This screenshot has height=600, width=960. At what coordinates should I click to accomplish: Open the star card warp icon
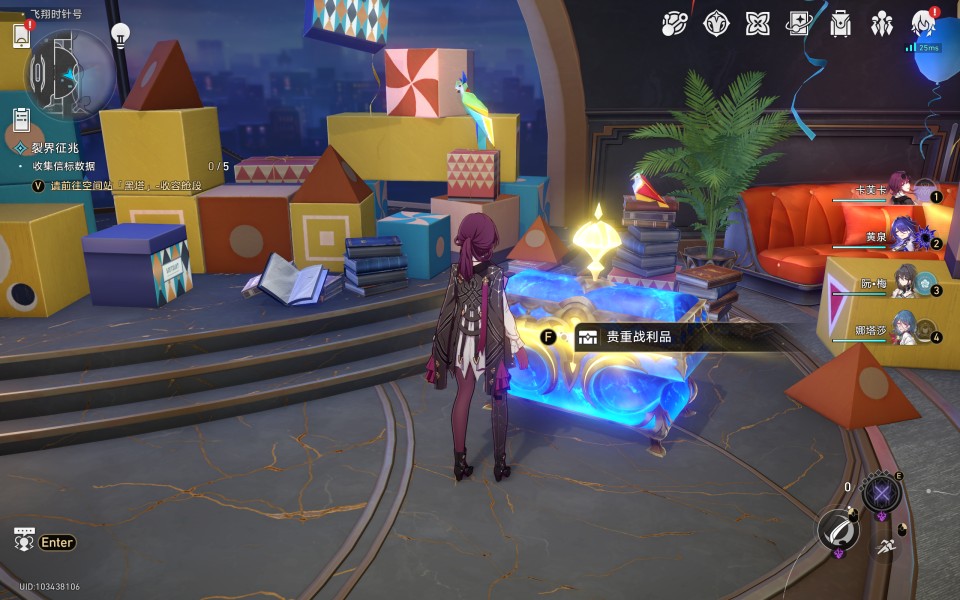pyautogui.click(x=798, y=23)
